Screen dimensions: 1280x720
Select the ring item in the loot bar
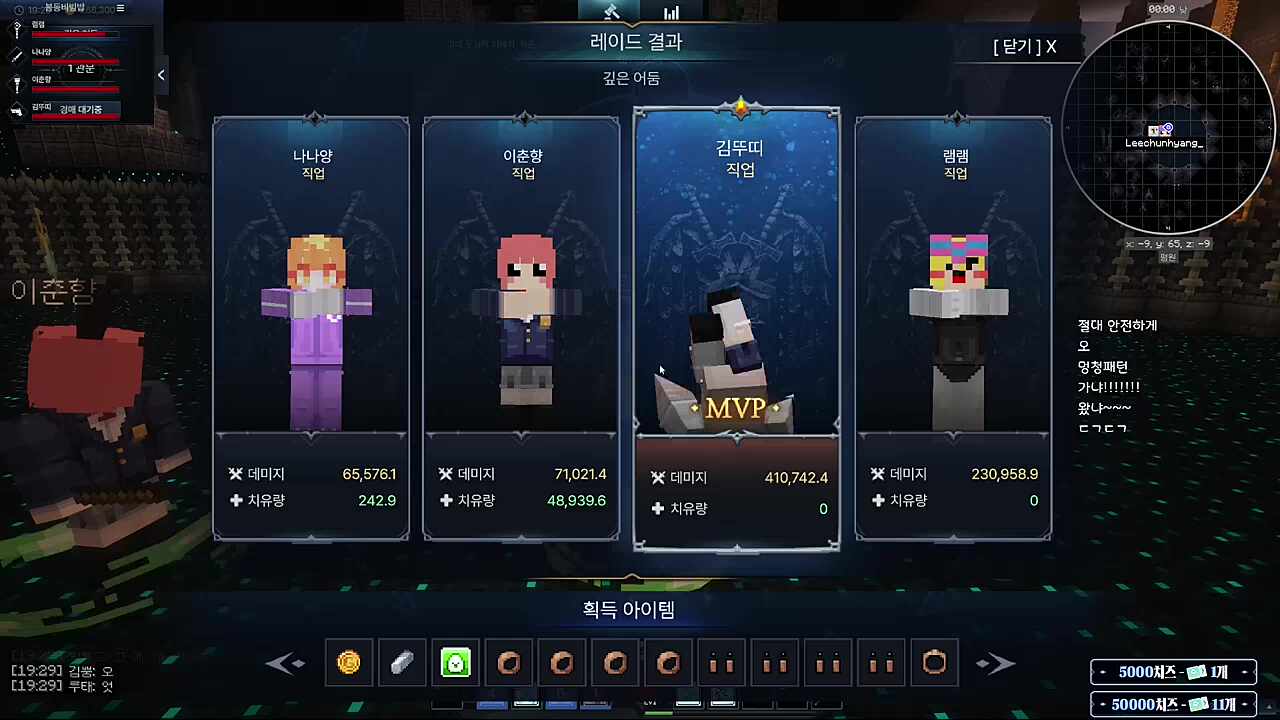click(x=934, y=663)
